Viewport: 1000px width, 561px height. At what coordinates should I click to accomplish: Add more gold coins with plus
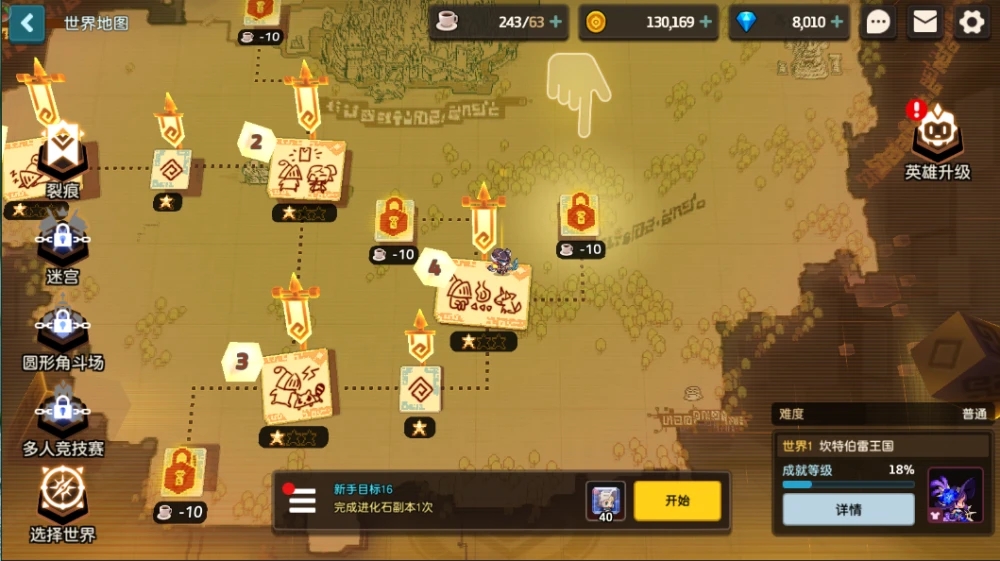point(706,21)
